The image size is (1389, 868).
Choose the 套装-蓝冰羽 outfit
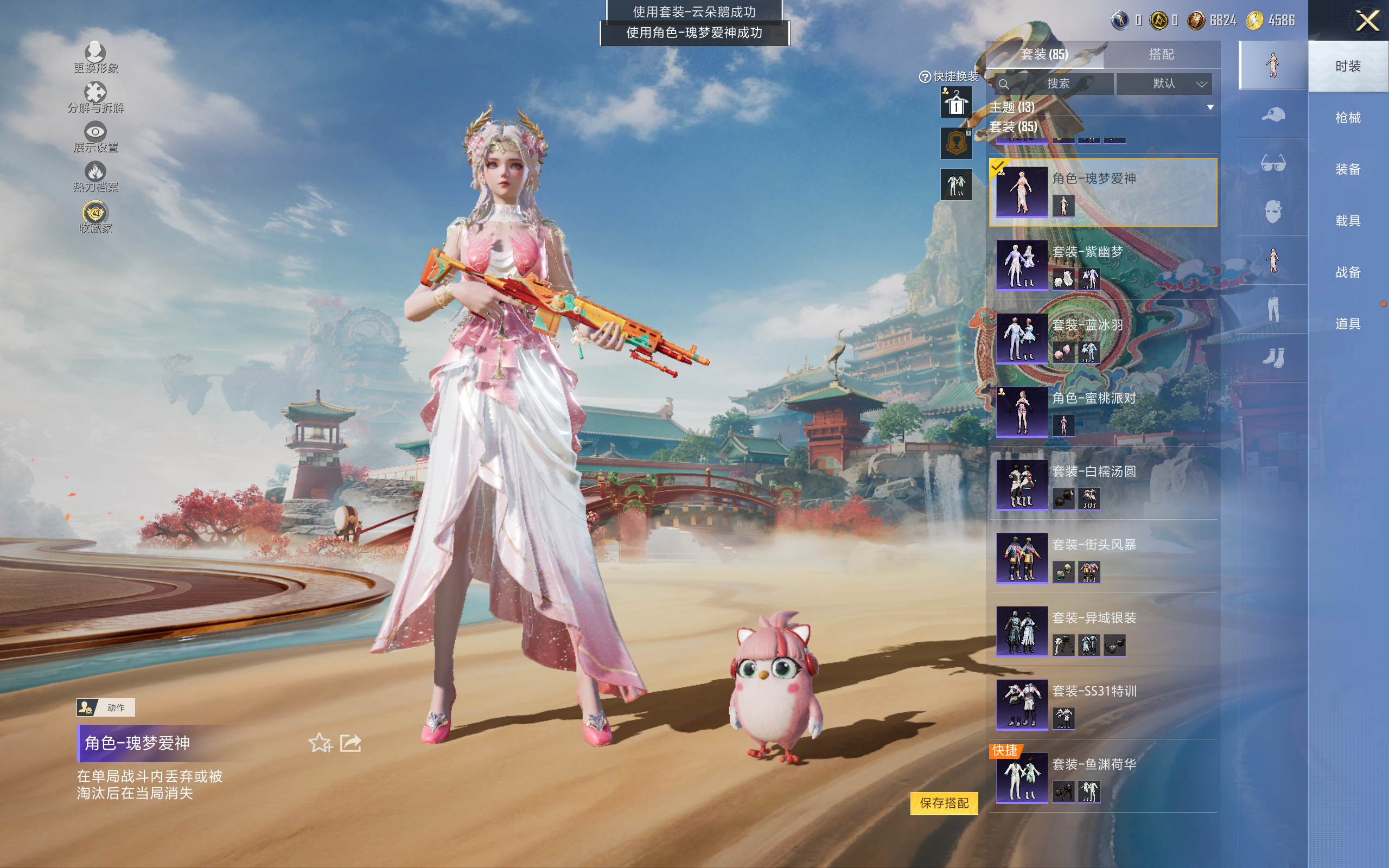[1102, 339]
